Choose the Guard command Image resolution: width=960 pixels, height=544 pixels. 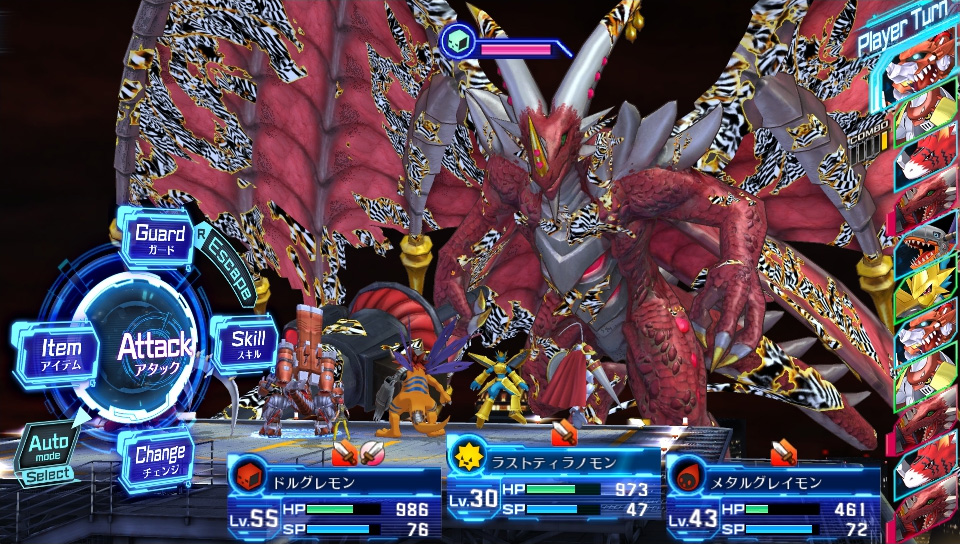160,239
